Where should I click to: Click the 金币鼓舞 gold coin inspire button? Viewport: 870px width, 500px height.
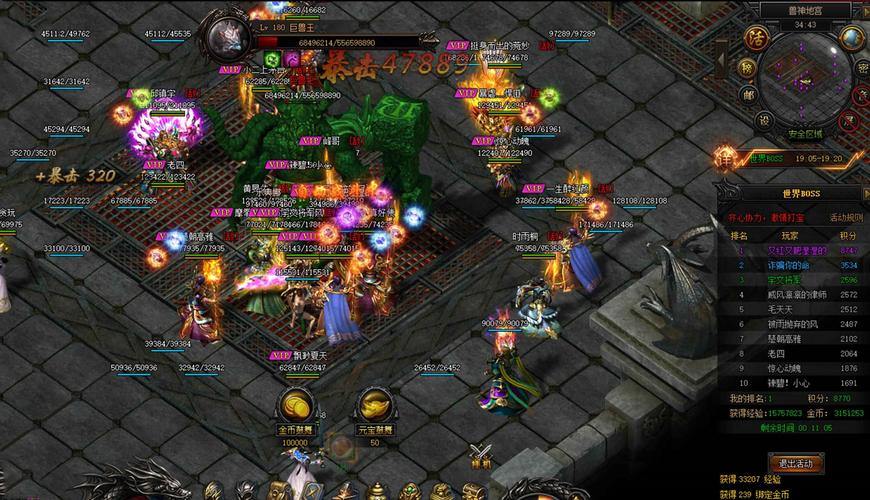[x=294, y=408]
